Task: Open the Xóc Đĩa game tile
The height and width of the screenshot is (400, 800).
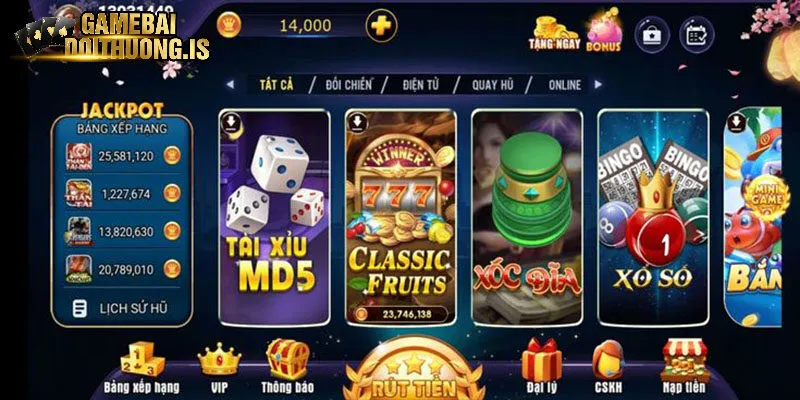Action: pyautogui.click(x=526, y=216)
